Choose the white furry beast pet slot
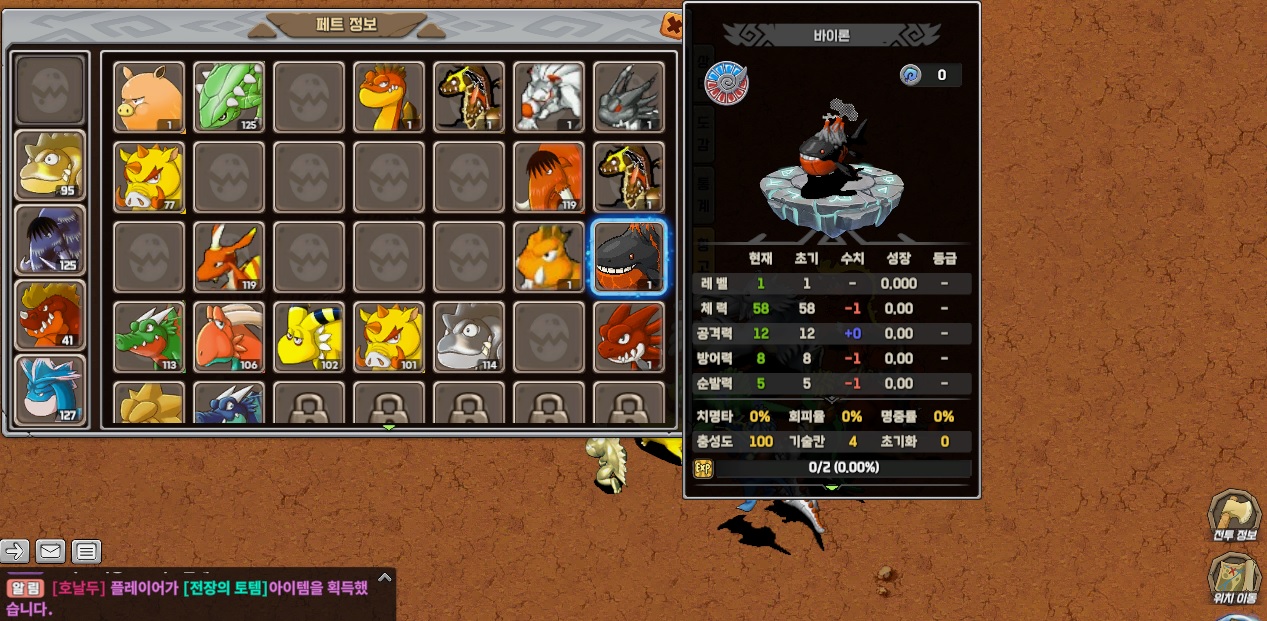Screen dimensions: 1267x621 pos(549,97)
